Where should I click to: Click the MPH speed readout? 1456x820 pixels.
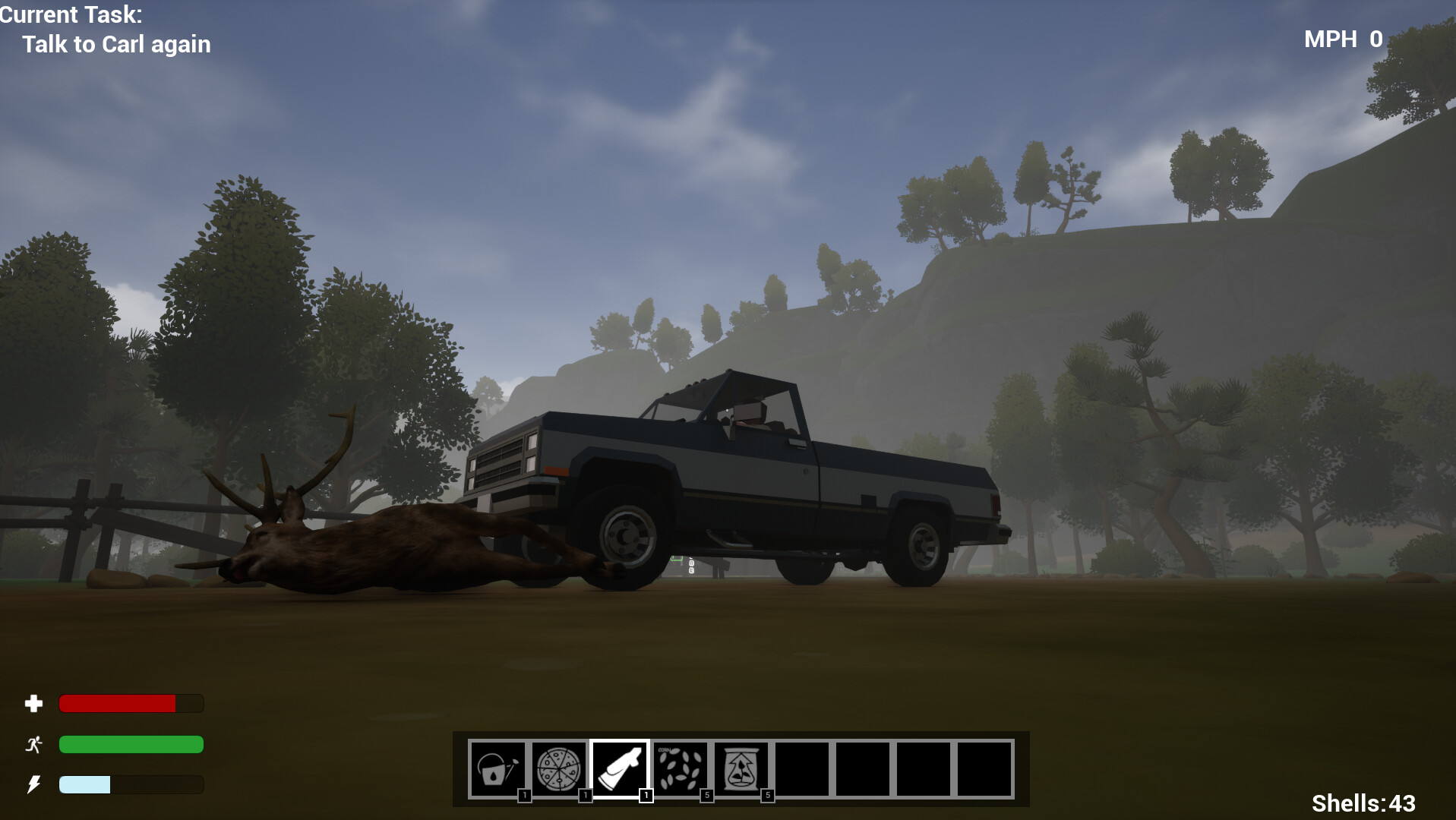[x=1341, y=39]
